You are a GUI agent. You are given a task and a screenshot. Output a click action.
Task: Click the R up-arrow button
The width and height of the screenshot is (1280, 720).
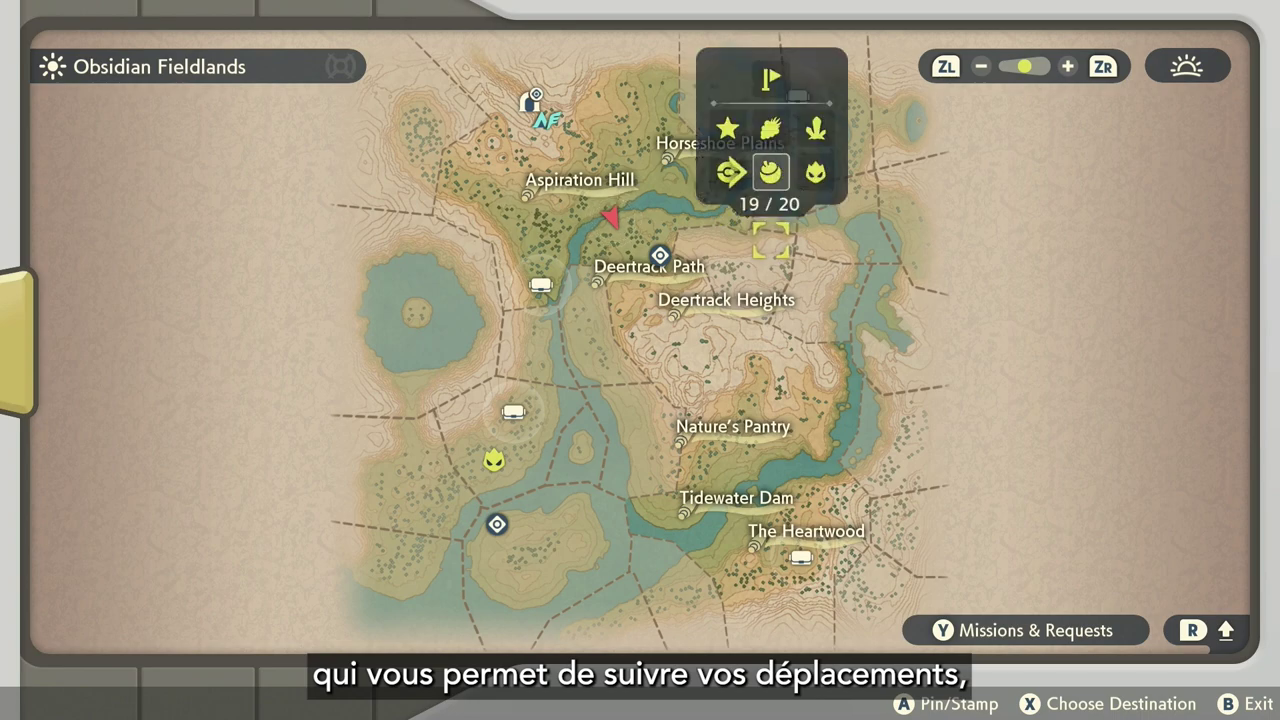pyautogui.click(x=1207, y=630)
